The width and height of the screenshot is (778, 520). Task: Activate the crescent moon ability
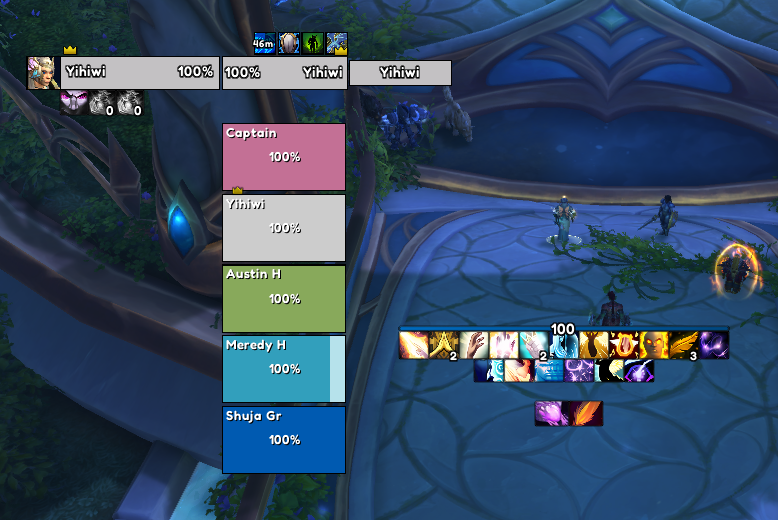point(609,371)
